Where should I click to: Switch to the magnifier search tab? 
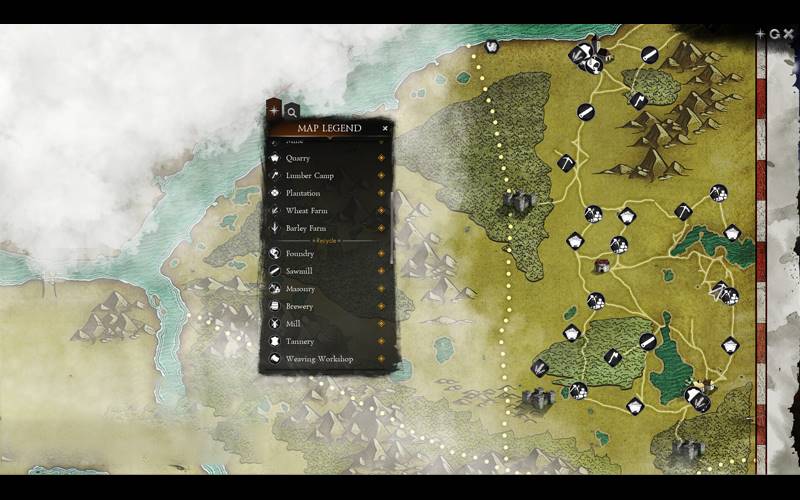click(x=291, y=111)
